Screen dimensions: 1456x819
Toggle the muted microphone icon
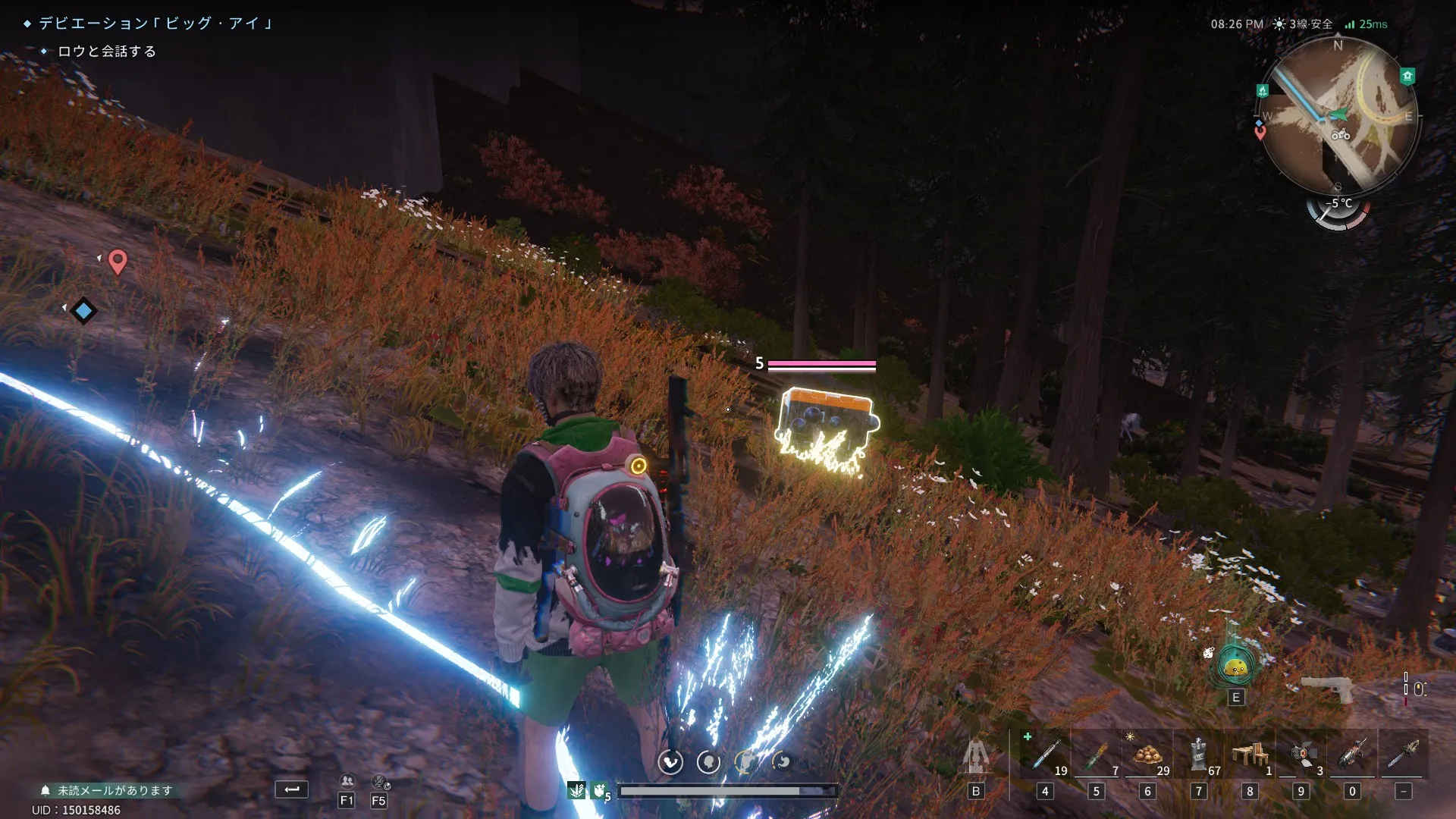tap(379, 781)
